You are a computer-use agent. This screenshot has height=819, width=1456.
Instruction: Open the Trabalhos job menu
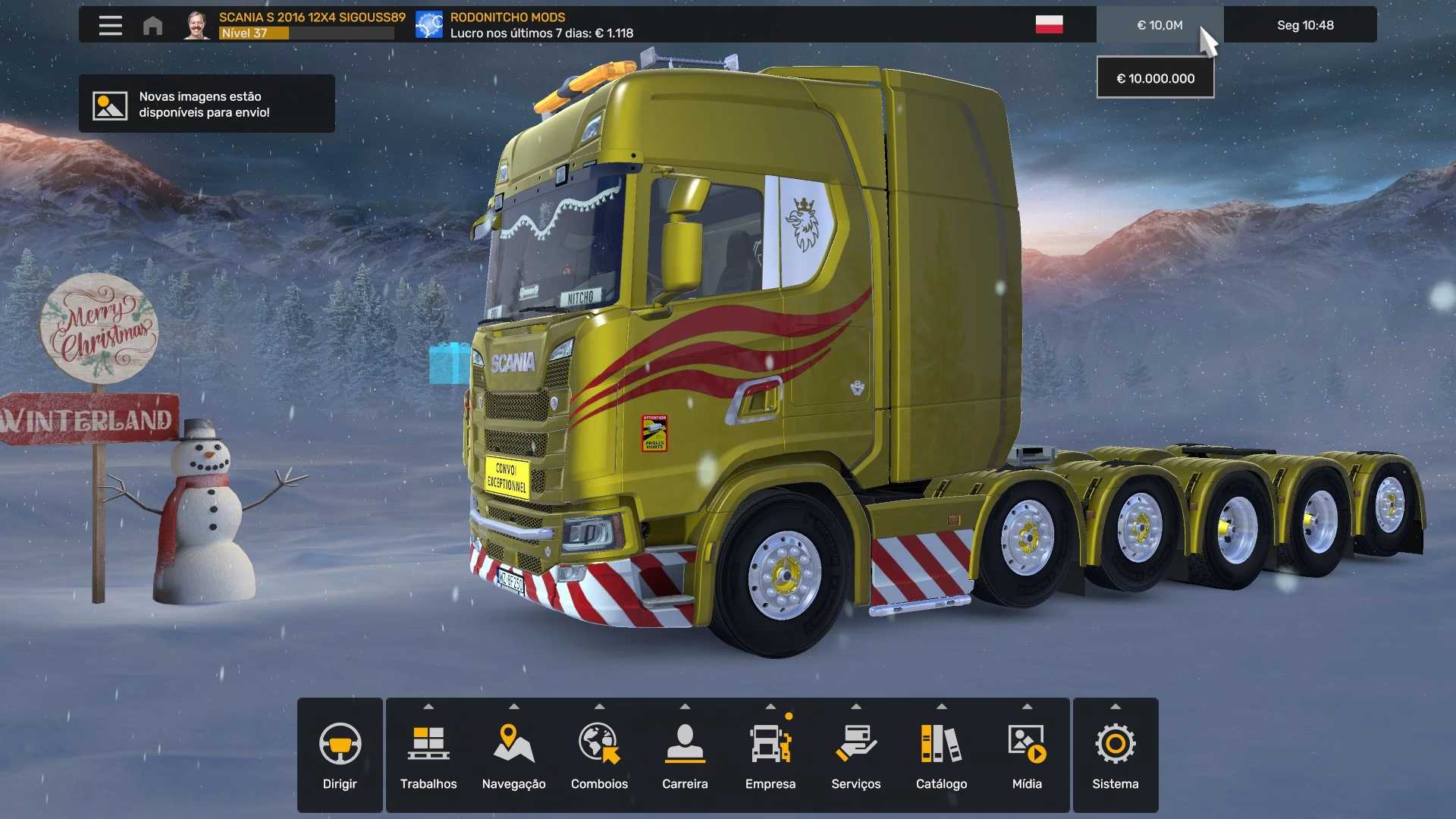click(x=428, y=755)
